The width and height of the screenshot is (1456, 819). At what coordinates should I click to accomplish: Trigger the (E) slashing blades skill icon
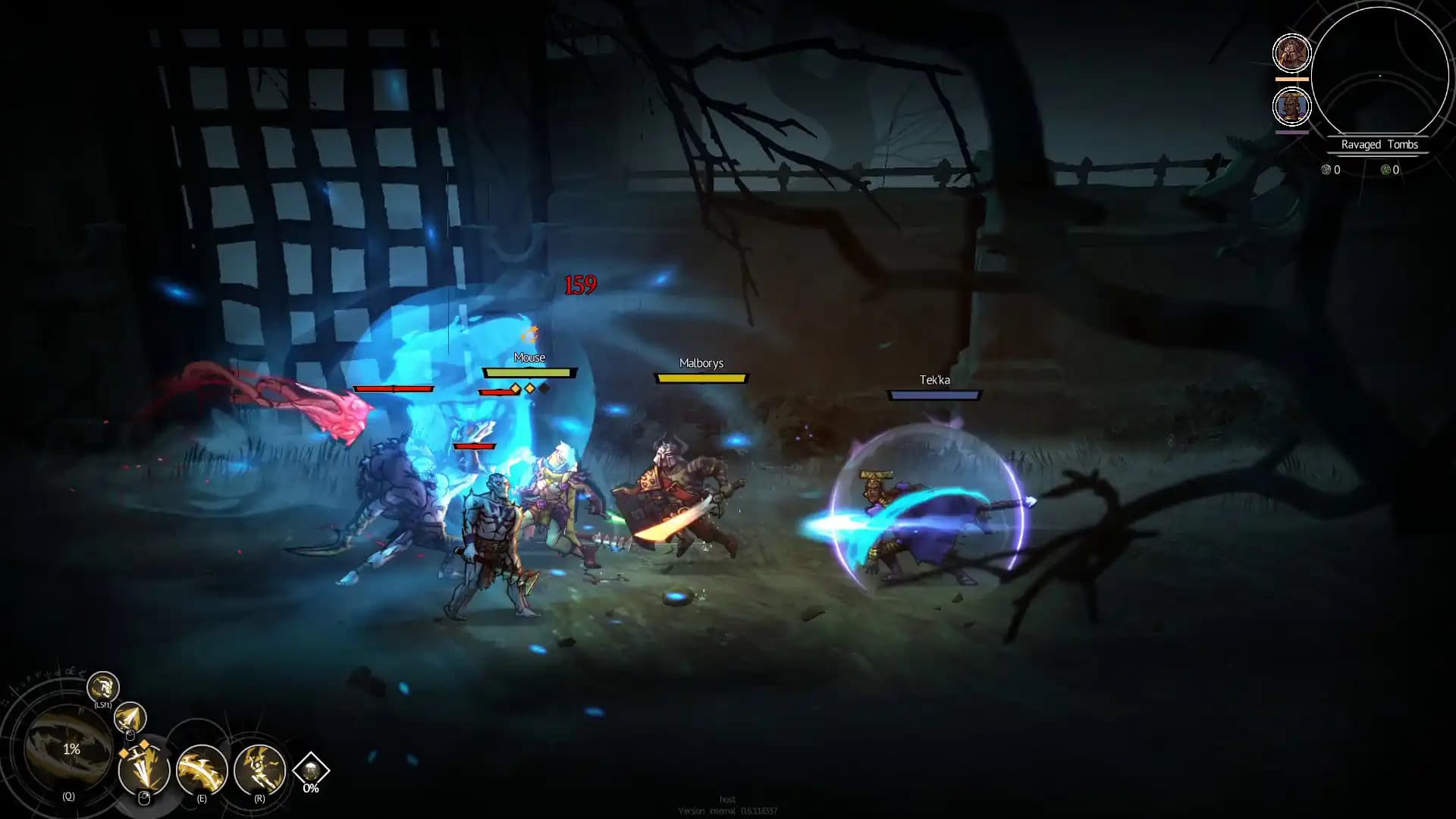[202, 770]
